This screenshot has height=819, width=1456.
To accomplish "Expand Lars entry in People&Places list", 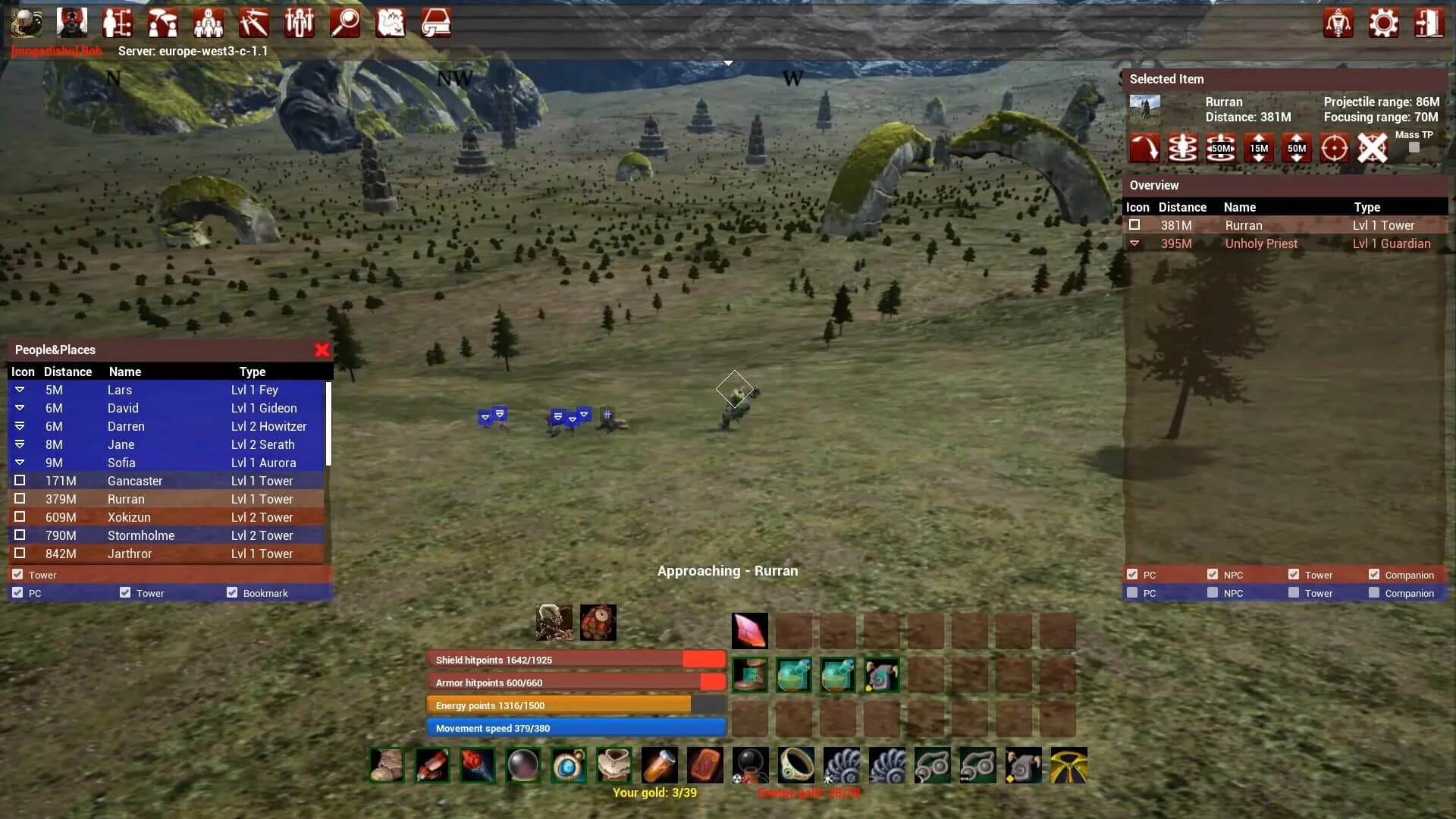I will point(19,390).
